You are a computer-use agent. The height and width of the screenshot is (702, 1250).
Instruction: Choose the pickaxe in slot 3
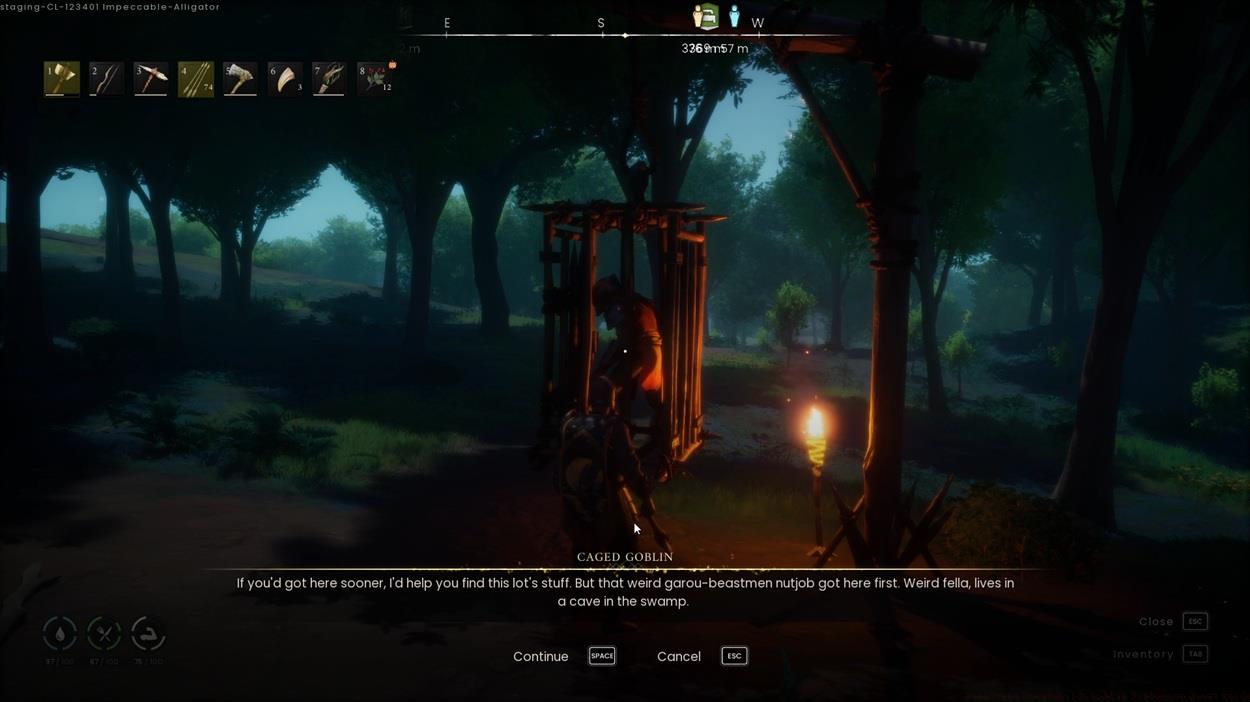(151, 79)
